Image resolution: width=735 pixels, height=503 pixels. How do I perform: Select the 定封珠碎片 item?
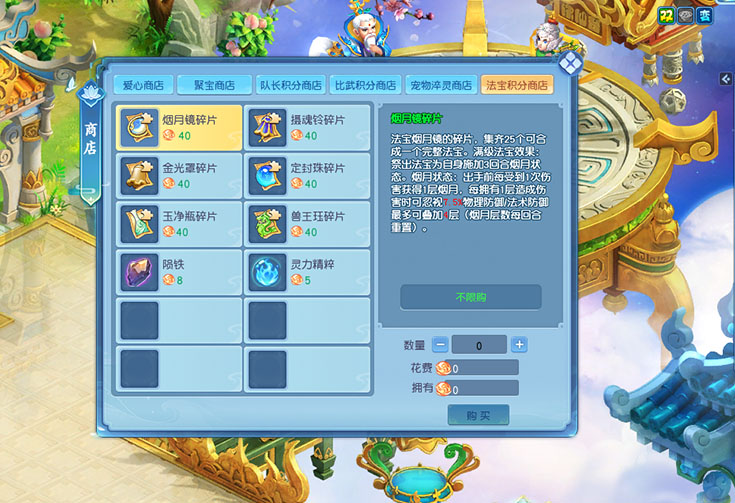pyautogui.click(x=307, y=175)
